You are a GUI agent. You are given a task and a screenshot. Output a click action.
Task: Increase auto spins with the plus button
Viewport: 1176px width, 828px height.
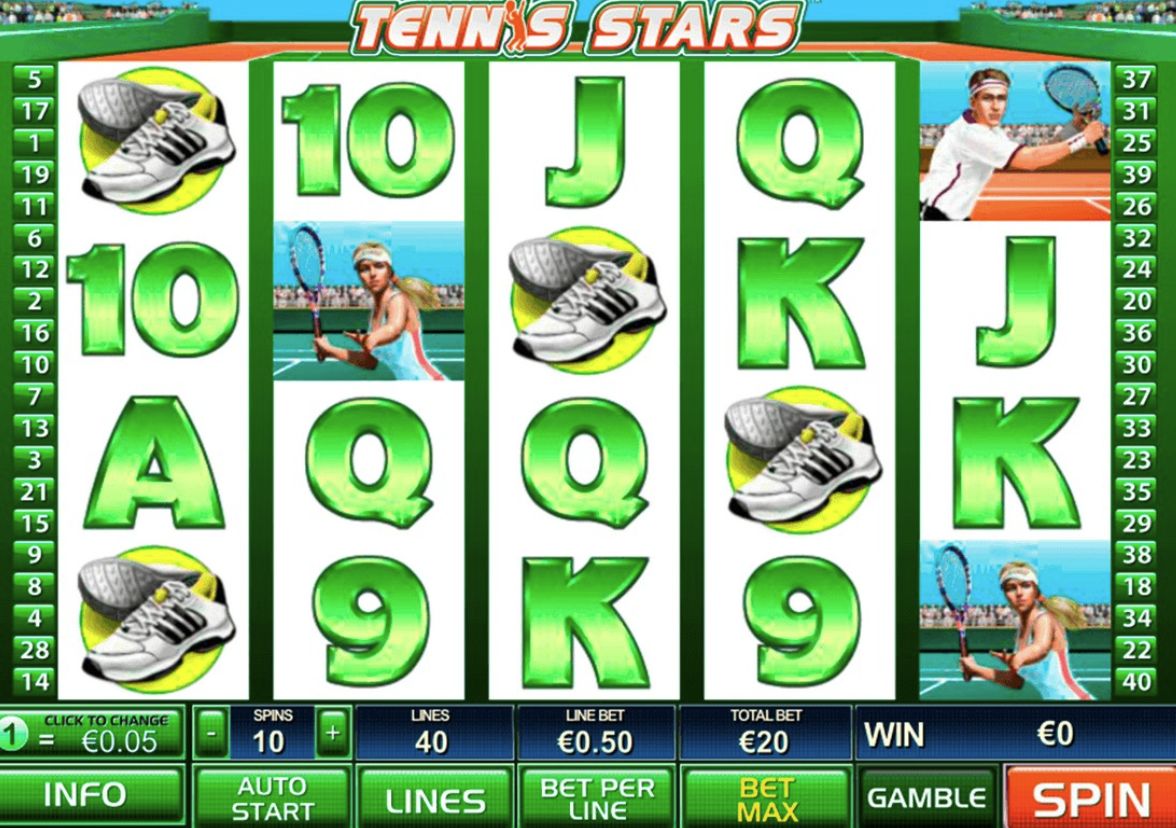[333, 732]
